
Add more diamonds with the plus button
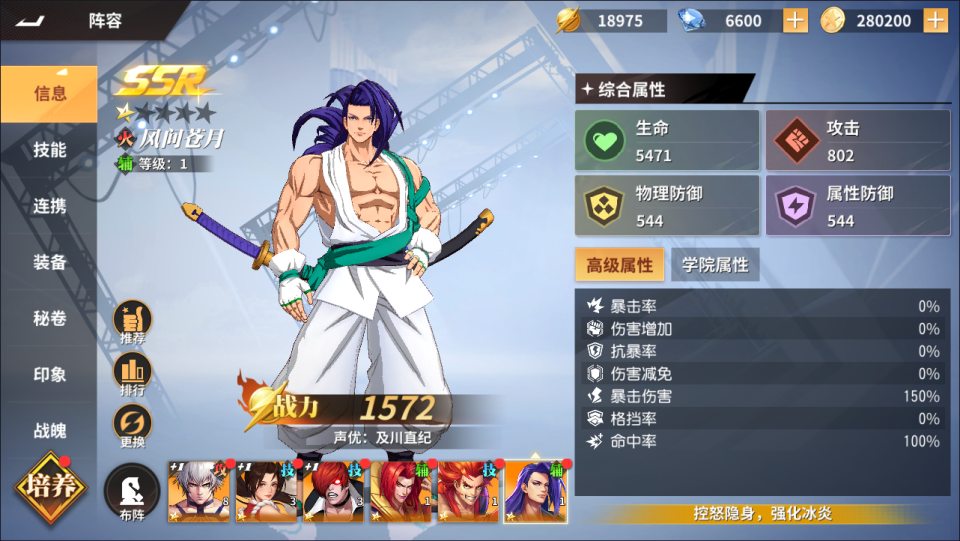point(795,20)
